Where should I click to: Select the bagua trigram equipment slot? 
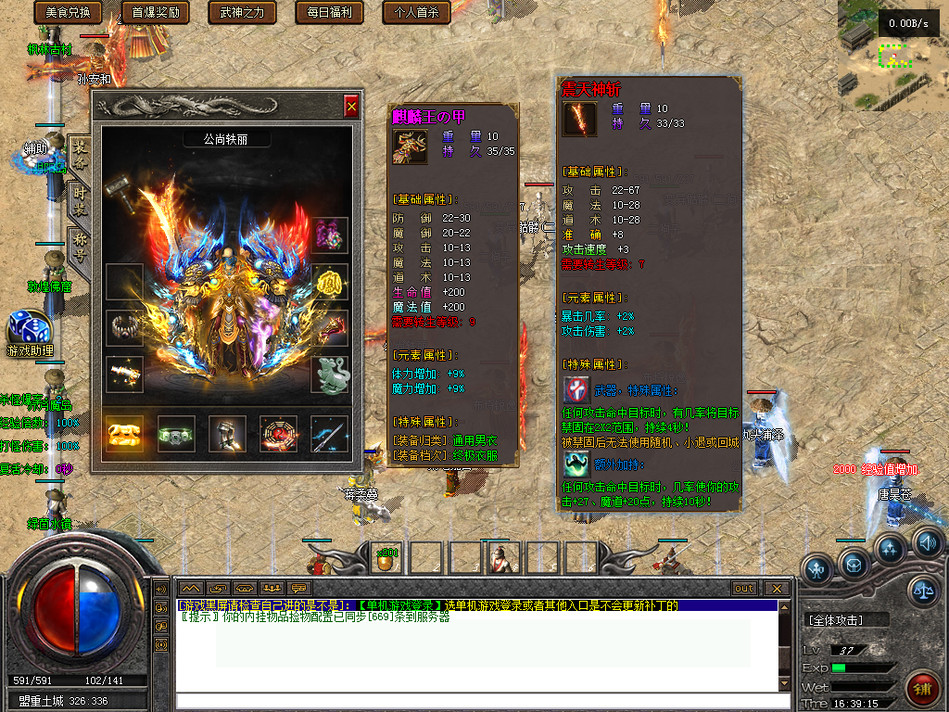click(278, 434)
